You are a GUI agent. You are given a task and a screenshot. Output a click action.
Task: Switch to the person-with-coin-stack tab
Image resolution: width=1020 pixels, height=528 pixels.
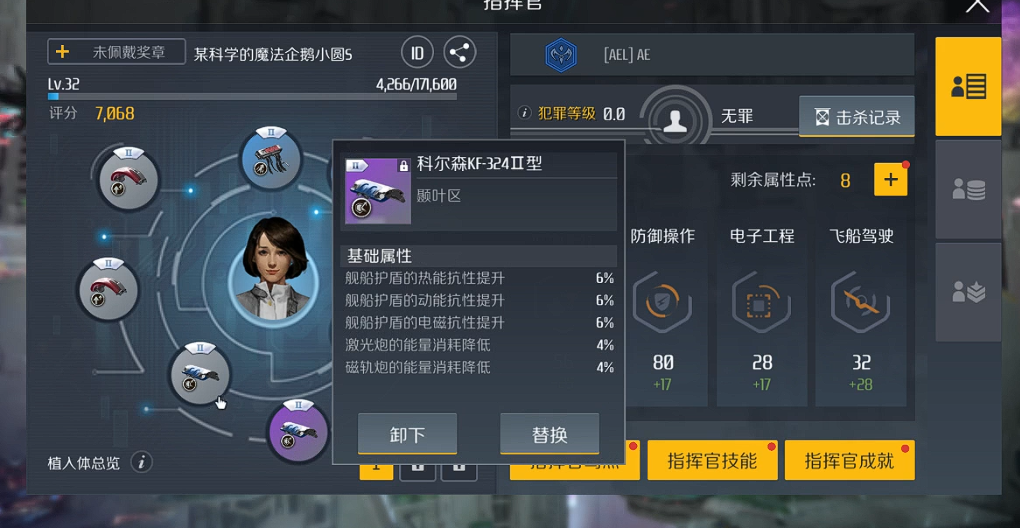[x=968, y=189]
